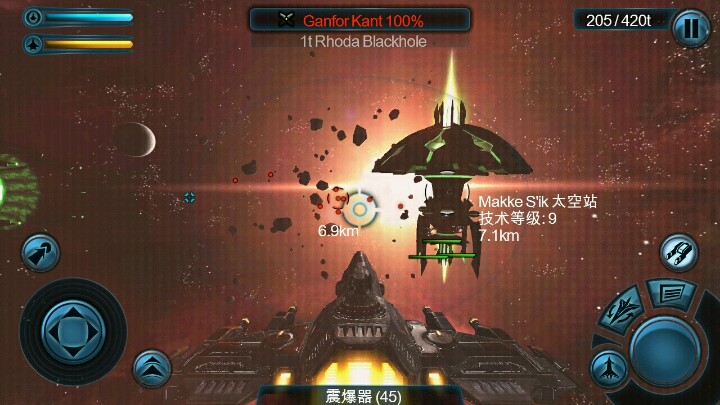
Task: Use the binoculars view button
Action: point(679,251)
